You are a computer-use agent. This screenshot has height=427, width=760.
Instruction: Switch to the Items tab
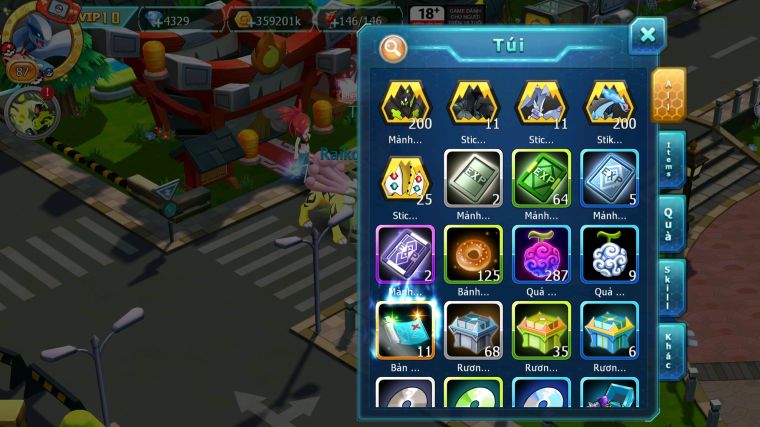pyautogui.click(x=669, y=161)
